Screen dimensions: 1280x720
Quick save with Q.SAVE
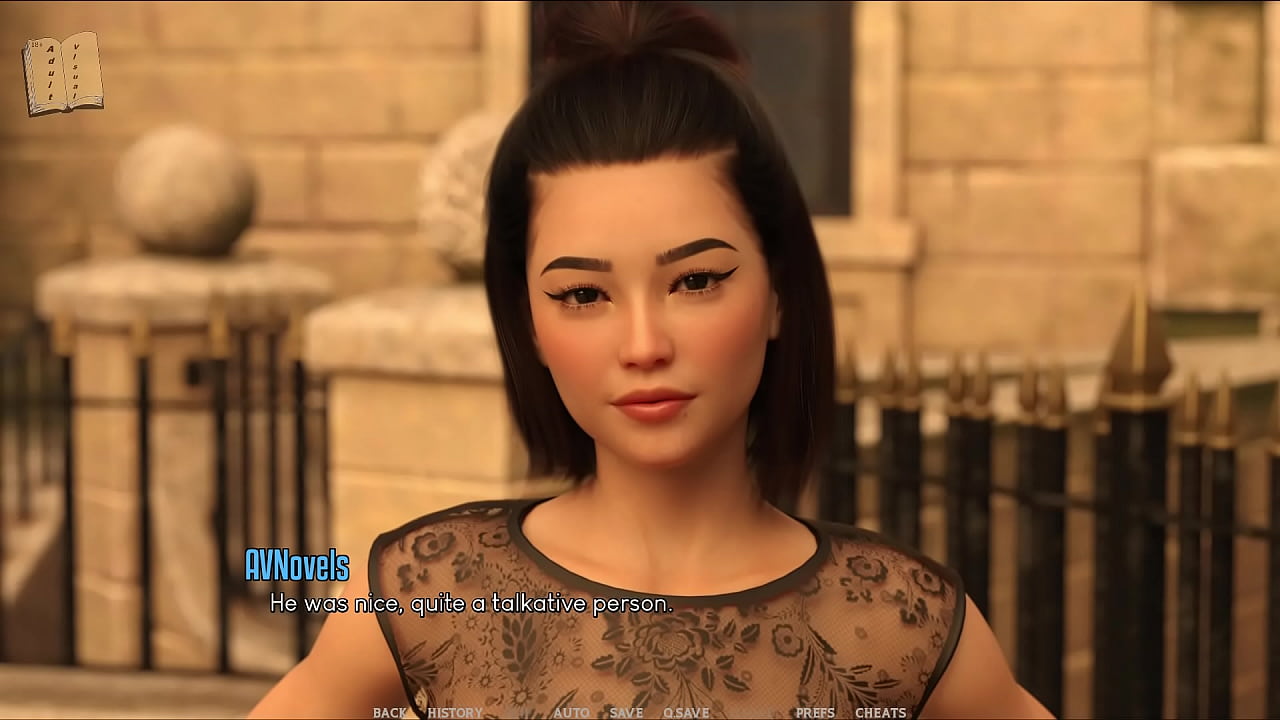(686, 713)
